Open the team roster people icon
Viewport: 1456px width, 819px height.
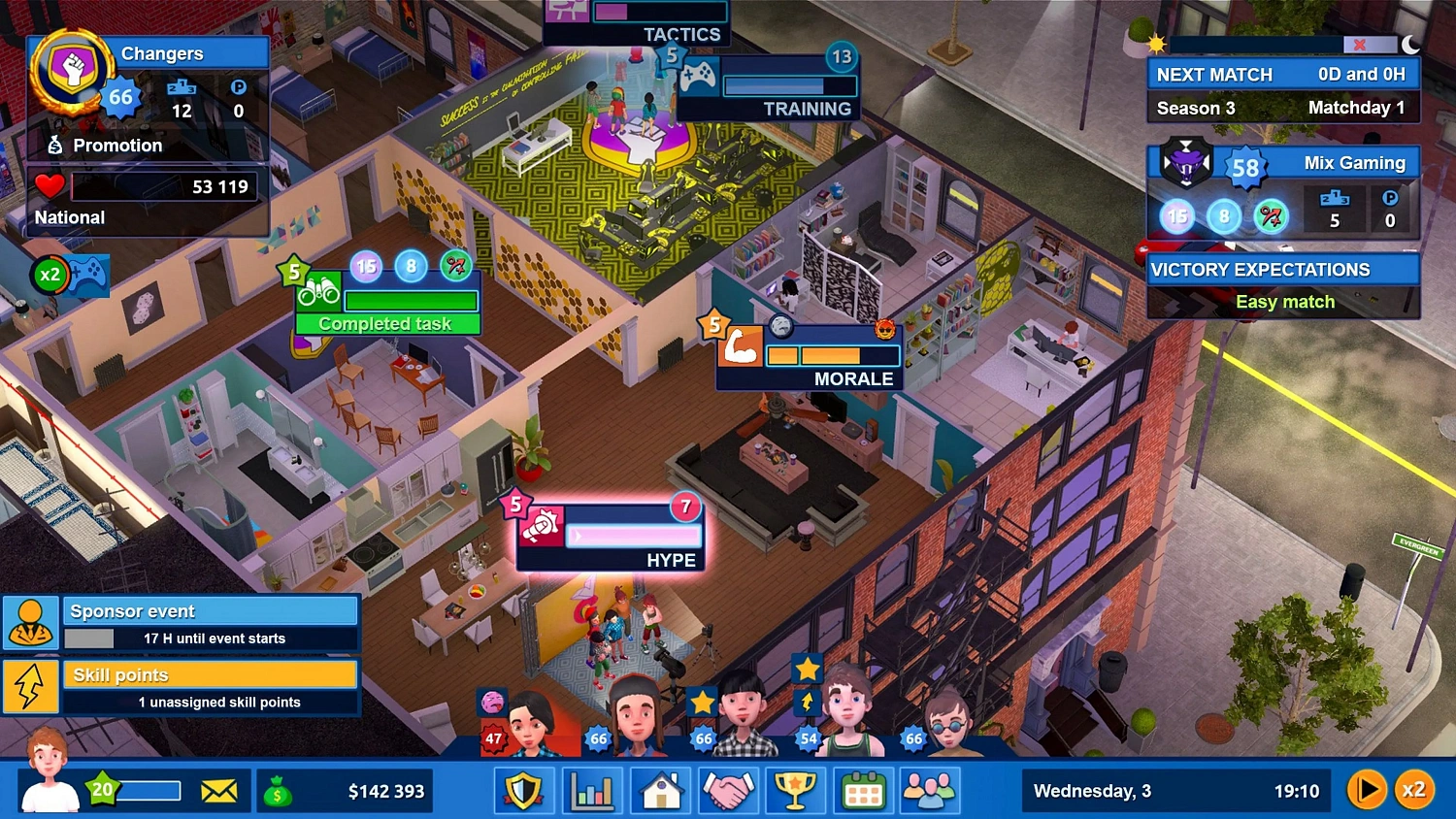(x=930, y=790)
